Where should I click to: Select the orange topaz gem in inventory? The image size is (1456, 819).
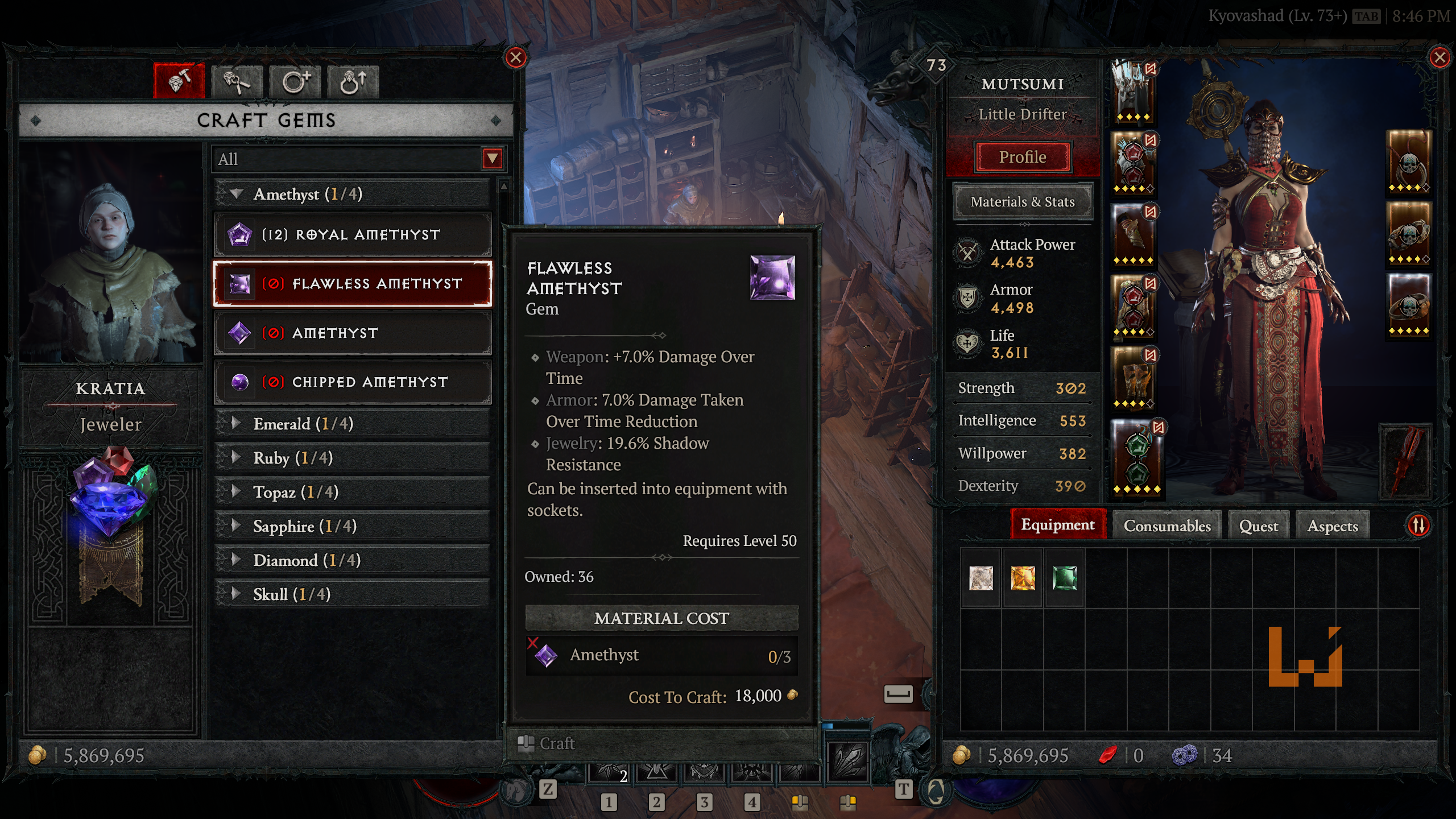click(1023, 578)
